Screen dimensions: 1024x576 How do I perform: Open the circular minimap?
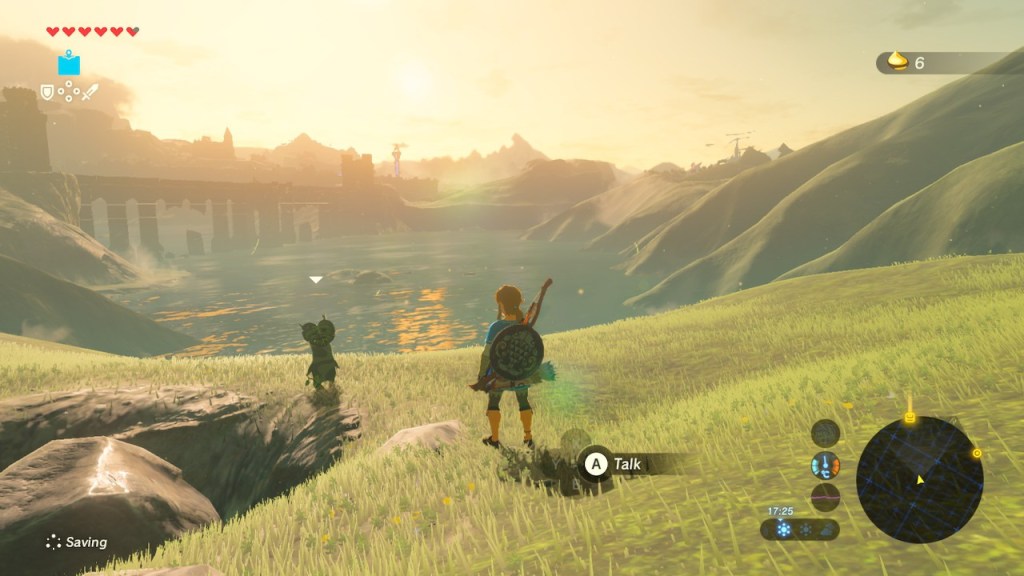919,479
